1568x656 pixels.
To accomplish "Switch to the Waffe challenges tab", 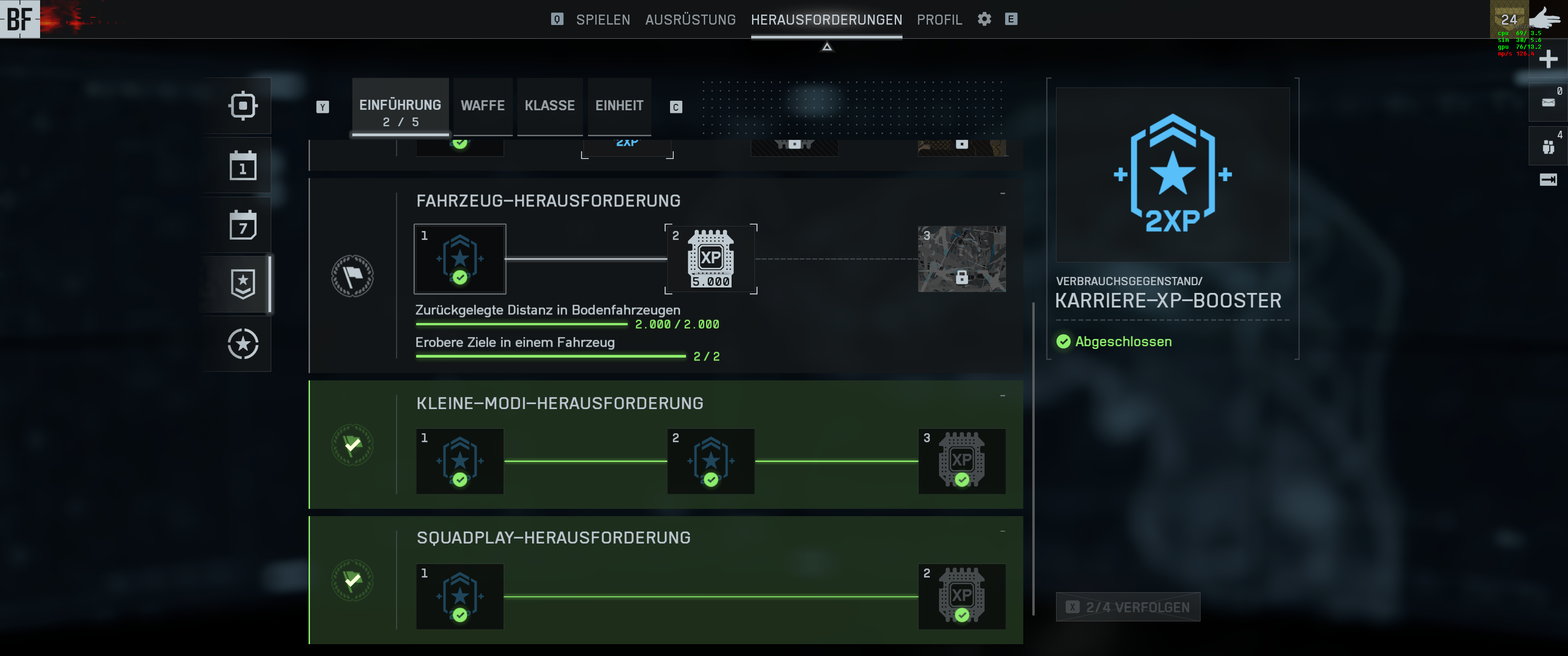I will (483, 106).
